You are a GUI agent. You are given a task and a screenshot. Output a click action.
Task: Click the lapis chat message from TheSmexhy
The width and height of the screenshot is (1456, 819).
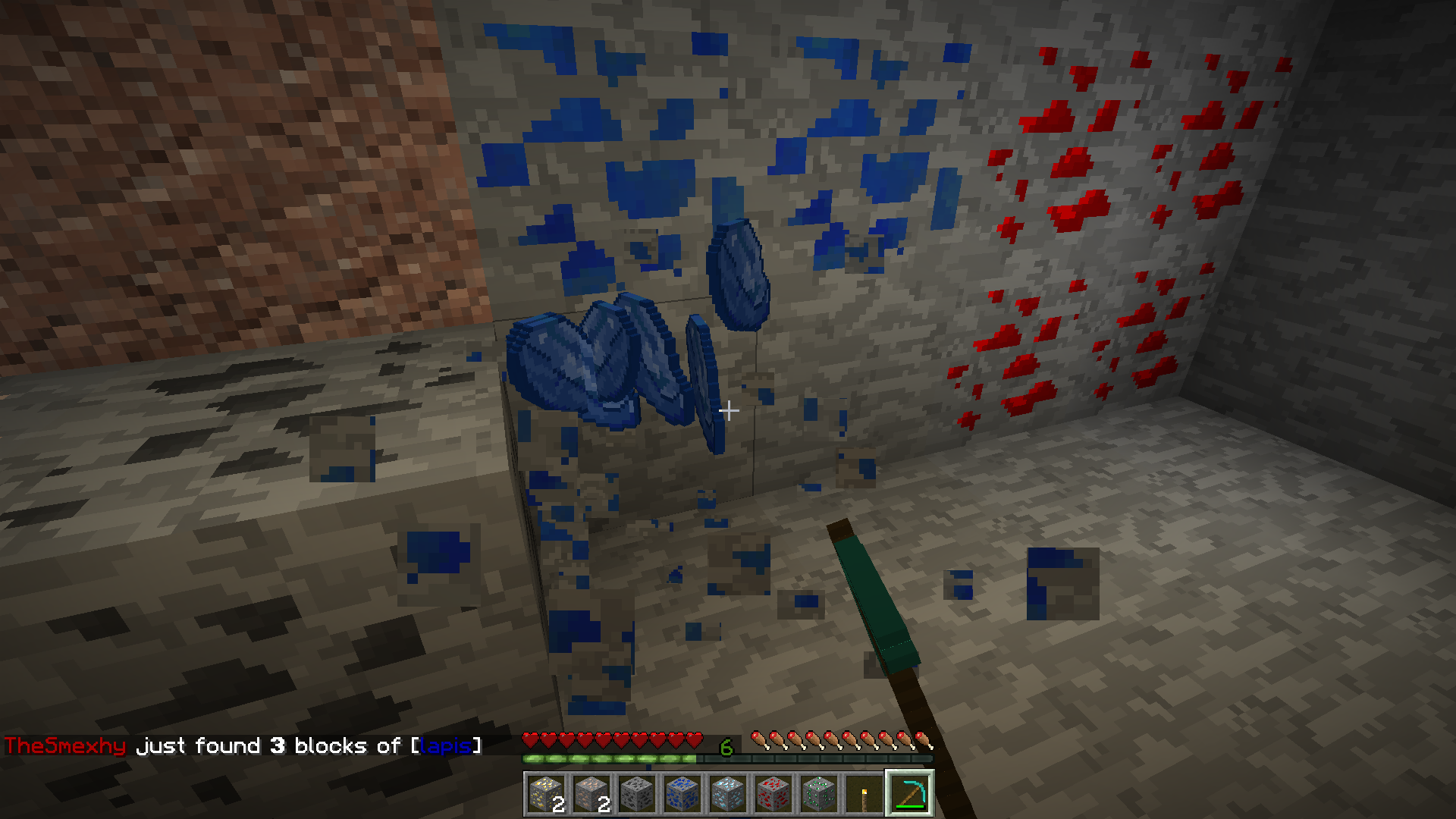click(243, 746)
